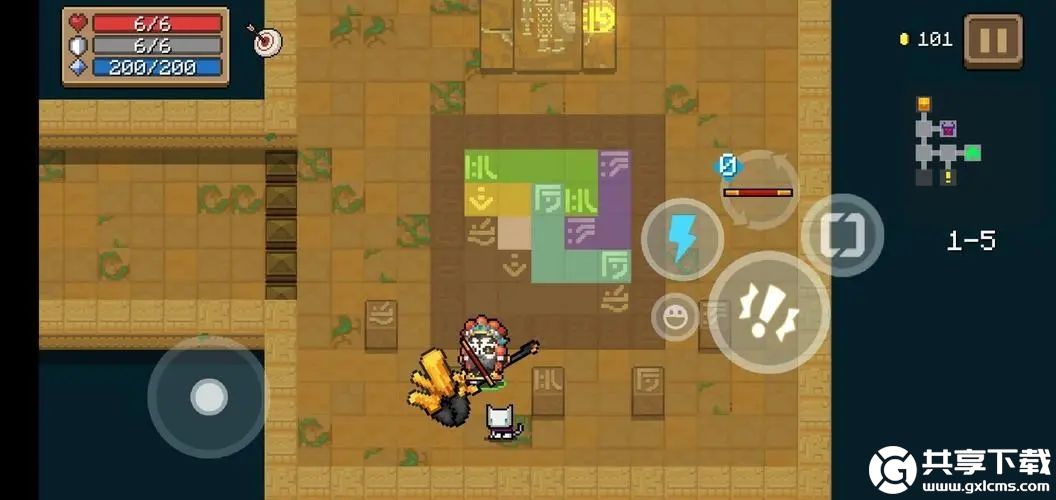Switch weapons with the swap button

coord(842,235)
